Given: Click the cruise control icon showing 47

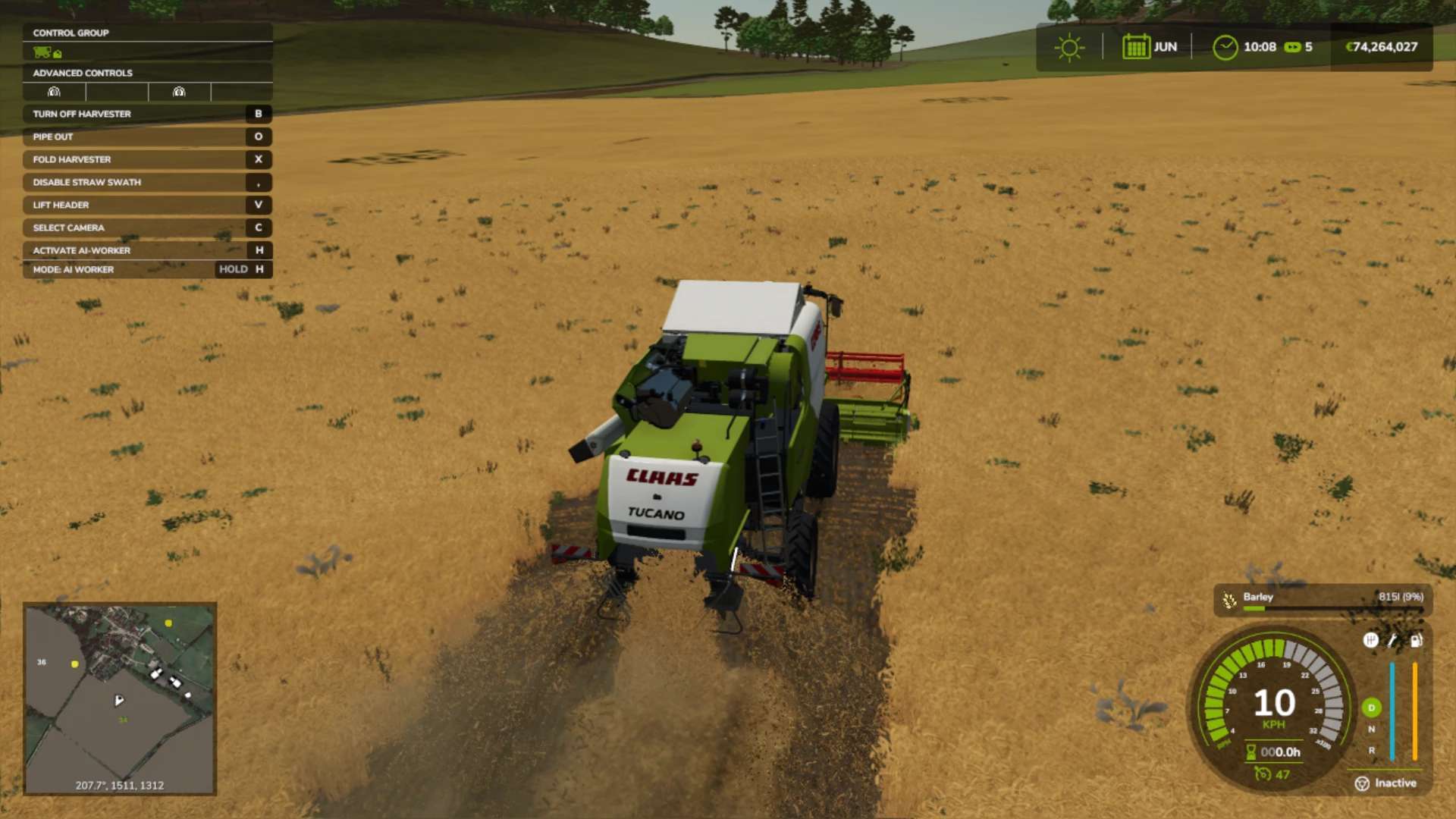Looking at the screenshot, I should pos(1263,774).
